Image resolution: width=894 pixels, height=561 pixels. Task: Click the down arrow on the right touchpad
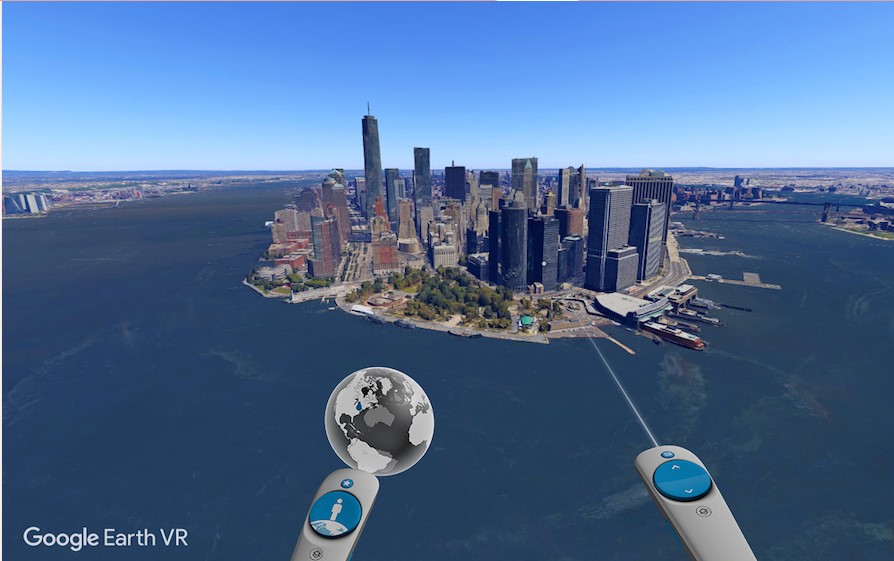click(689, 491)
